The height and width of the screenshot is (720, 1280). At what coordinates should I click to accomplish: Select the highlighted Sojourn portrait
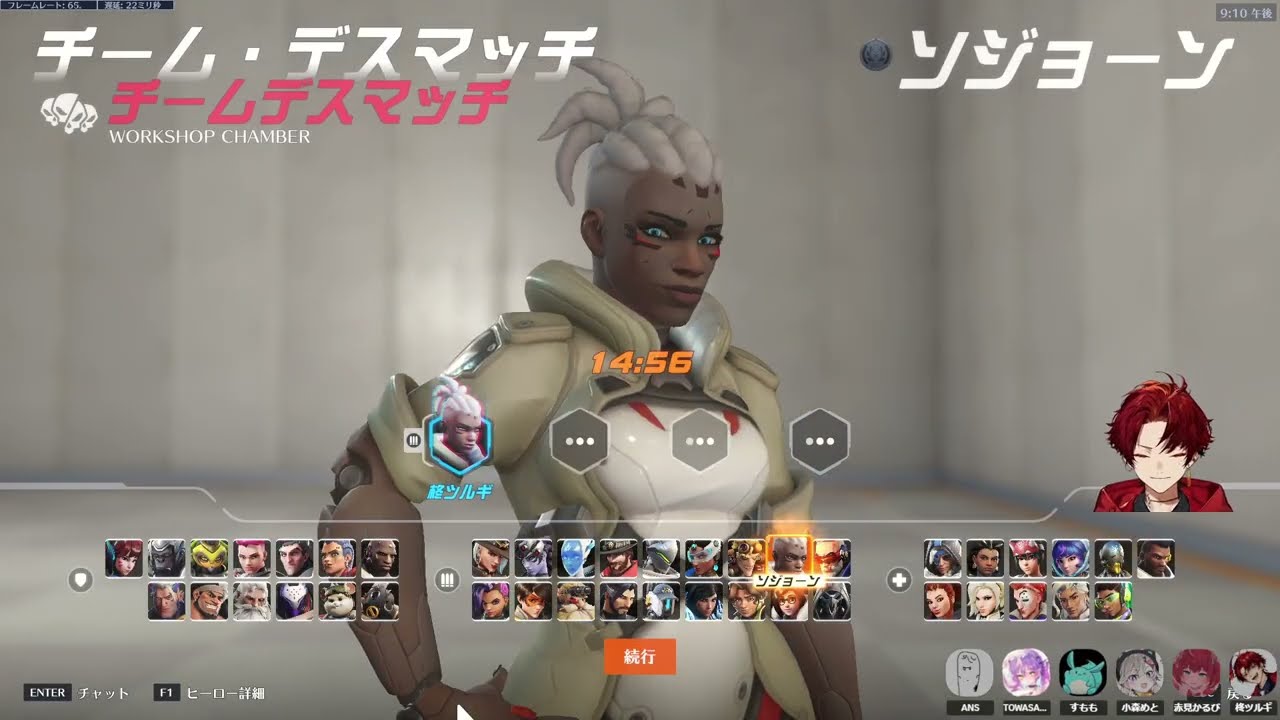pyautogui.click(x=788, y=556)
